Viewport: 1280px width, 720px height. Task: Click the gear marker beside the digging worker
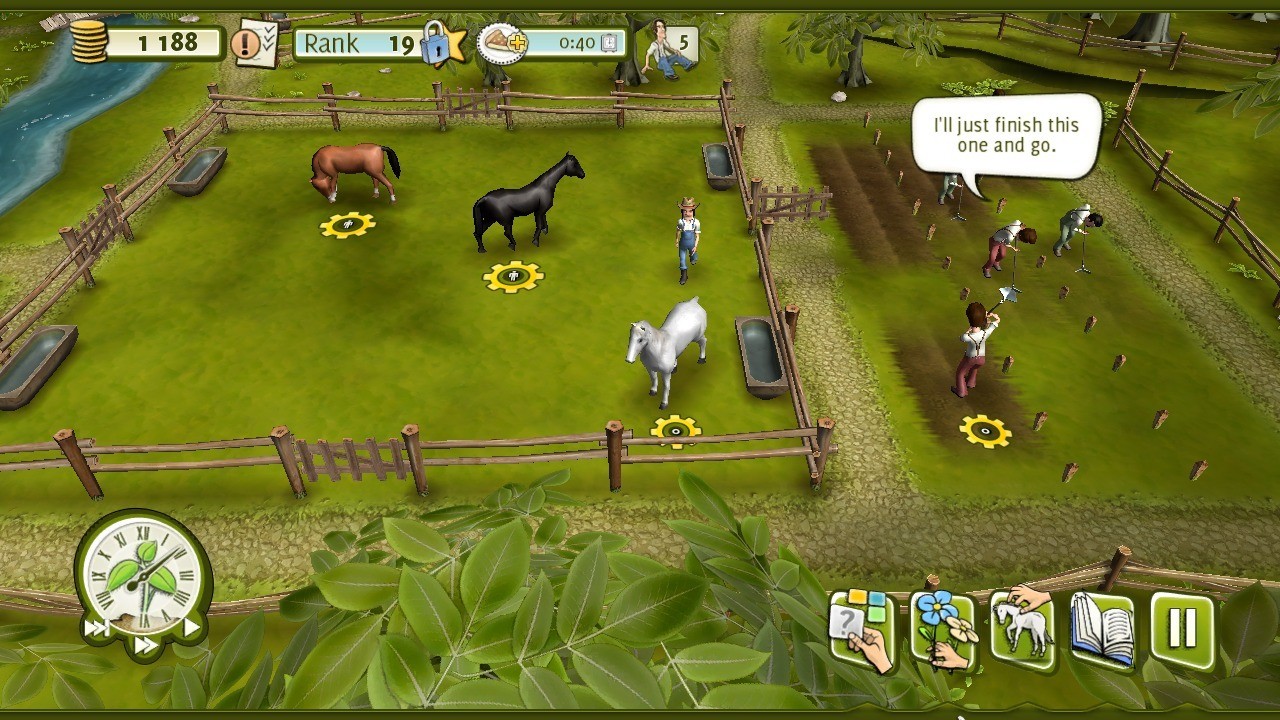click(x=985, y=431)
